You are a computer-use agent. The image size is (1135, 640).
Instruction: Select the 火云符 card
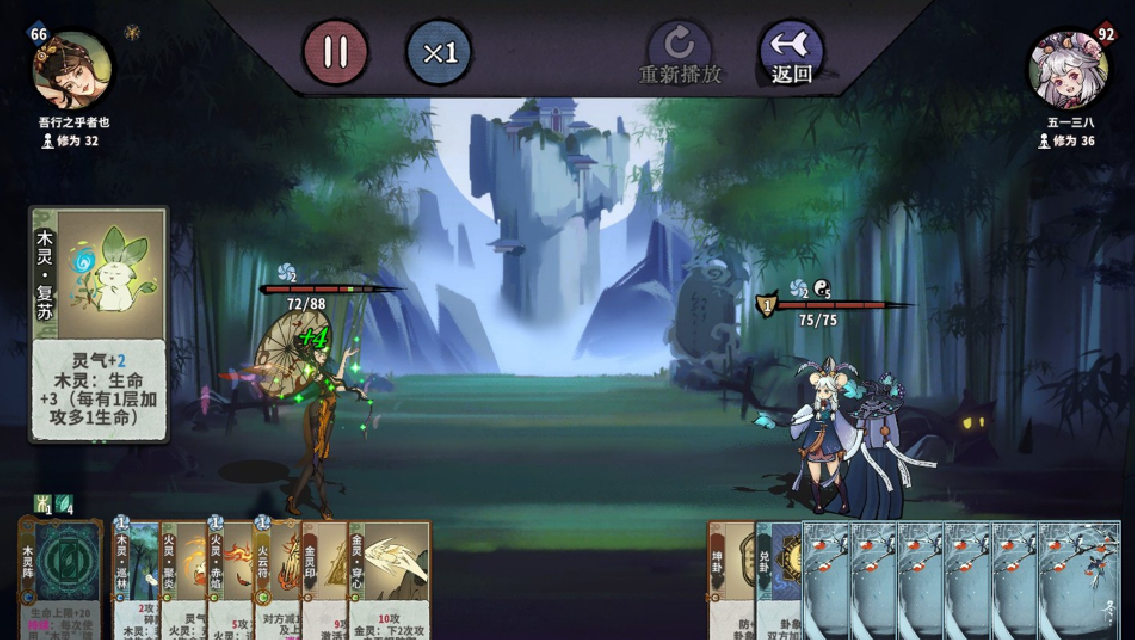tap(277, 580)
